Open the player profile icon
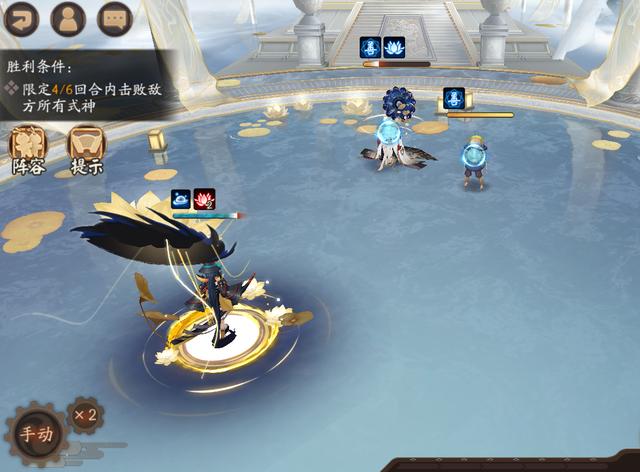Viewport: 640px width, 472px height. (x=68, y=18)
